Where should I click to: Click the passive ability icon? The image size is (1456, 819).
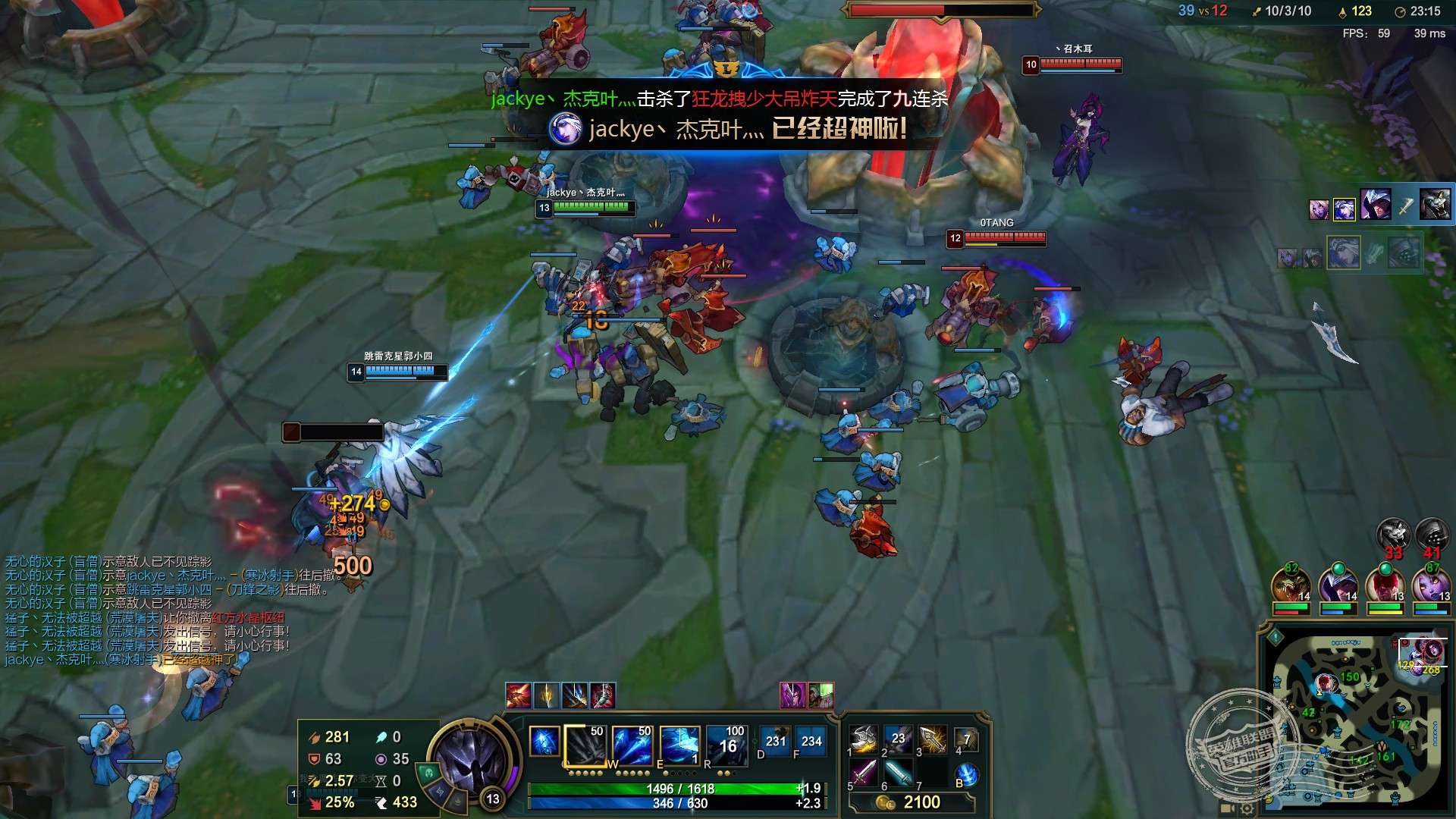pos(544,742)
